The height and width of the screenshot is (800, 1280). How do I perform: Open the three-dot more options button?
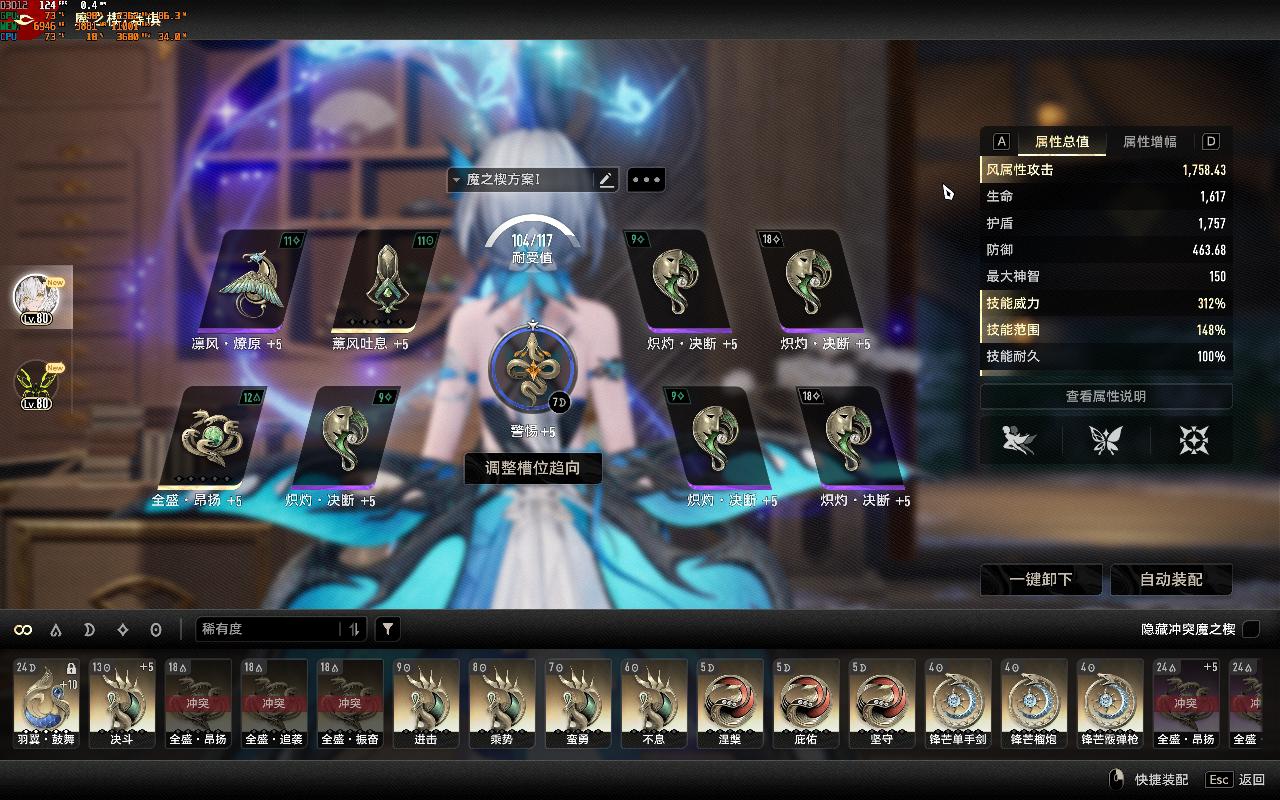[646, 180]
